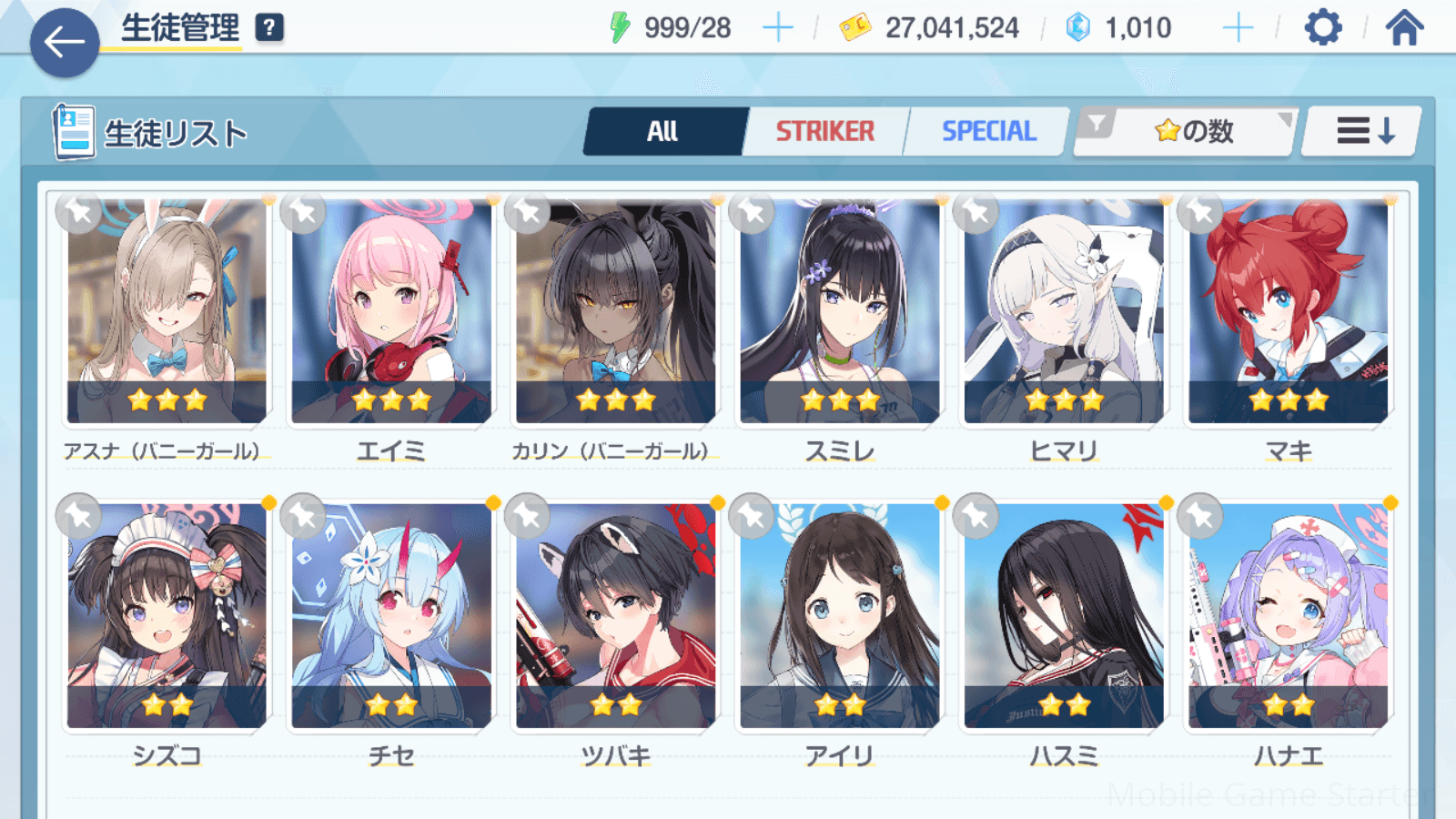The width and height of the screenshot is (1456, 819).
Task: Open the help question mark icon
Action: [268, 28]
